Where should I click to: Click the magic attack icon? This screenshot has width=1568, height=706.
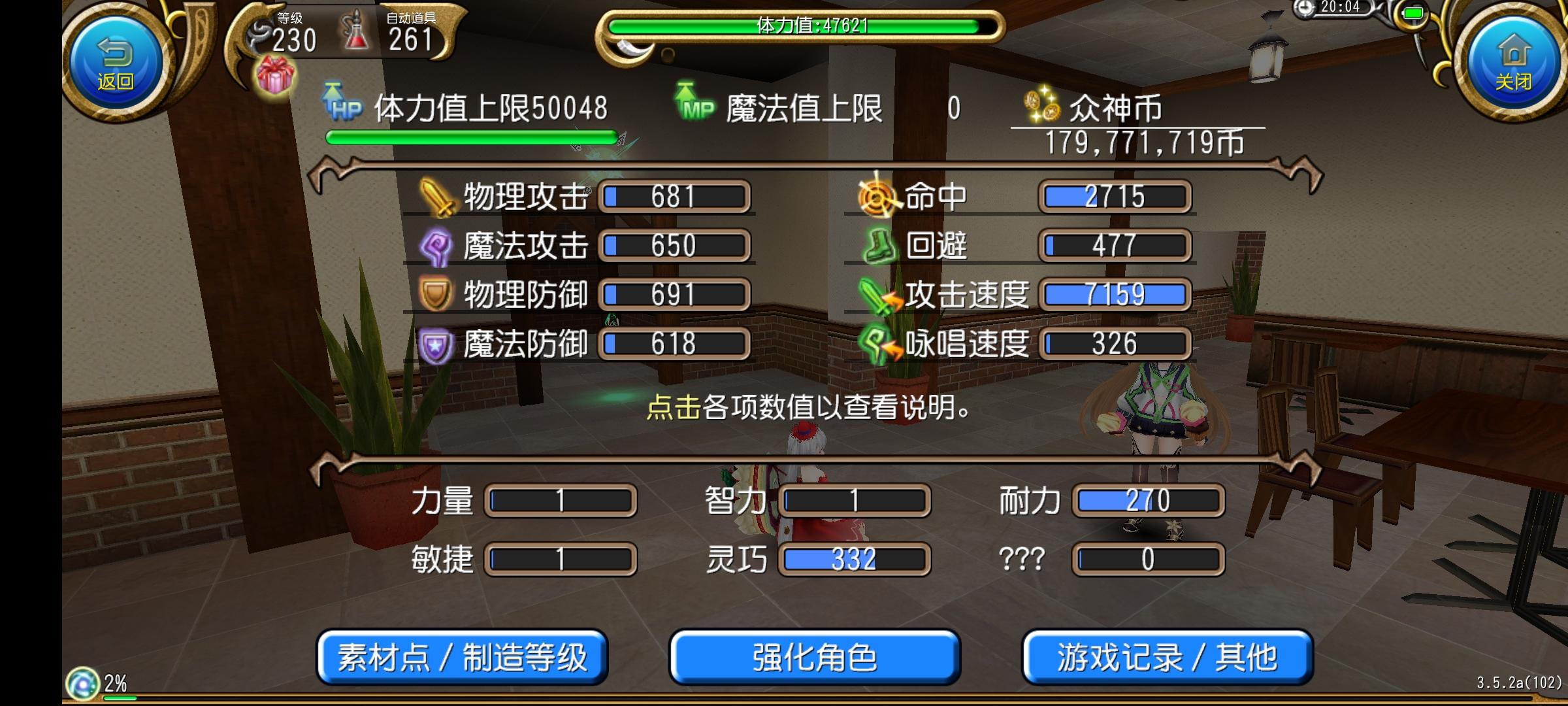(x=434, y=246)
